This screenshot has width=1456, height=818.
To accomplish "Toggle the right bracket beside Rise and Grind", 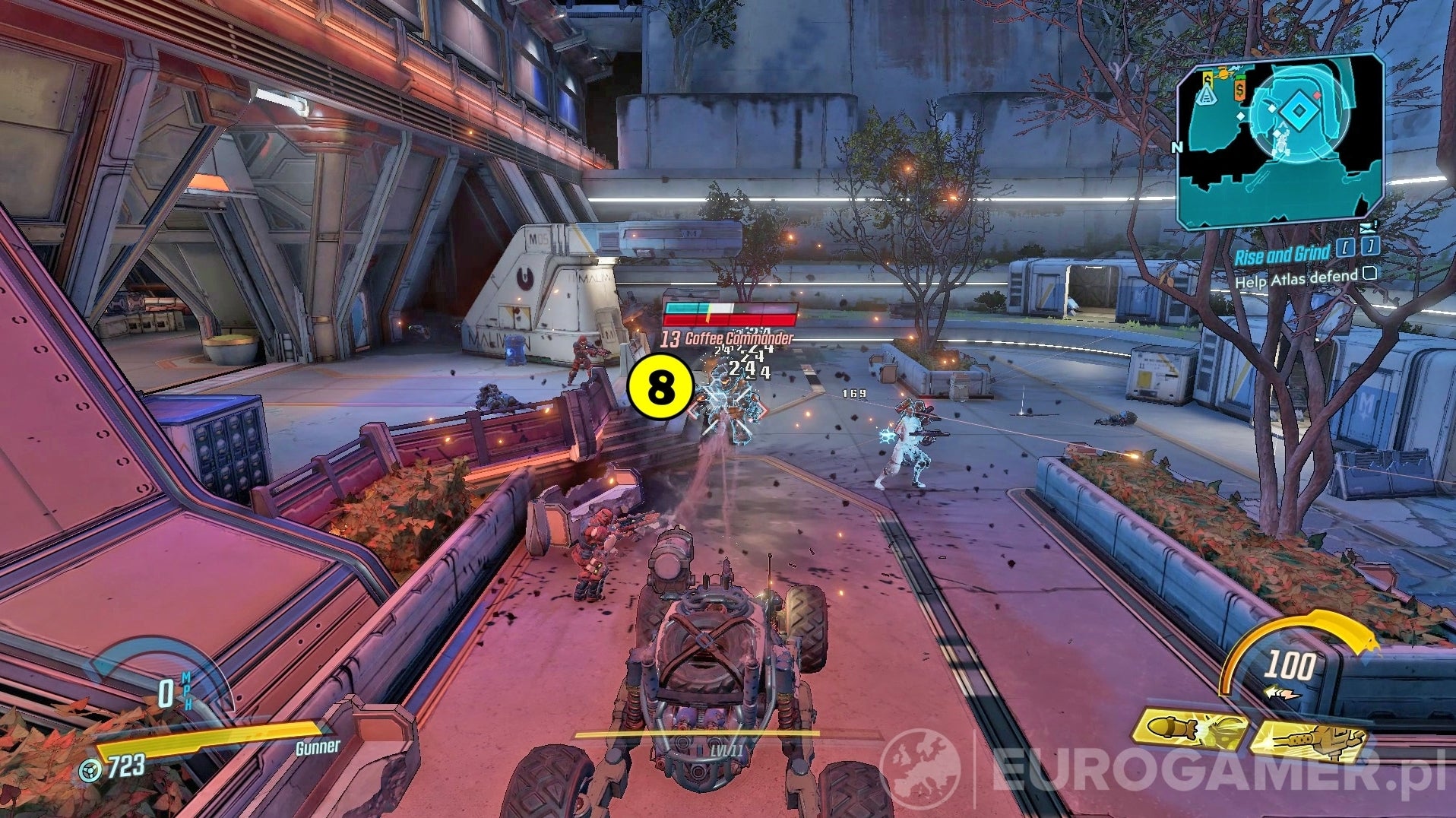I will (1370, 246).
